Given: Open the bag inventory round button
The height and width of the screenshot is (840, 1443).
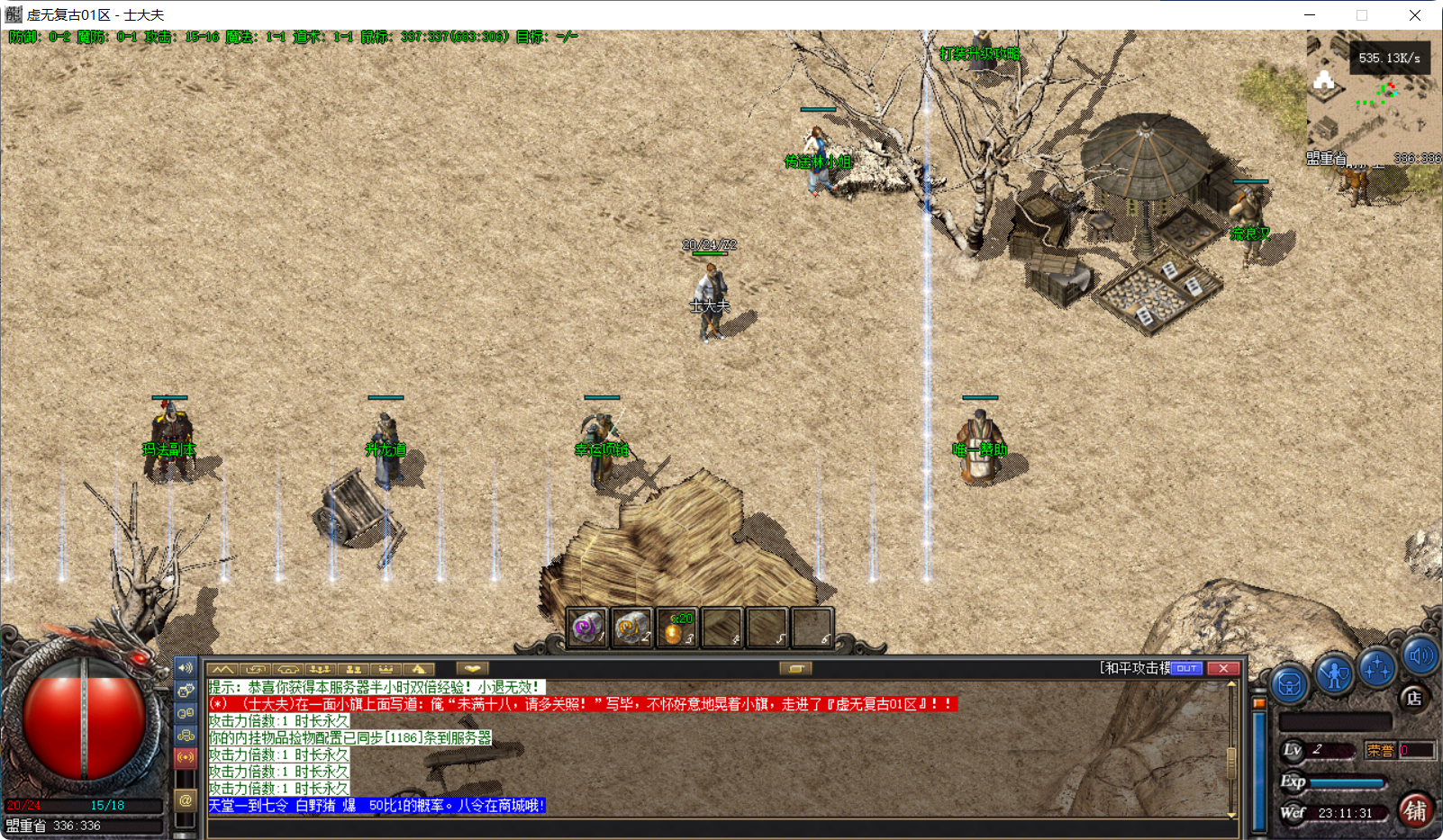Looking at the screenshot, I should coord(1290,686).
